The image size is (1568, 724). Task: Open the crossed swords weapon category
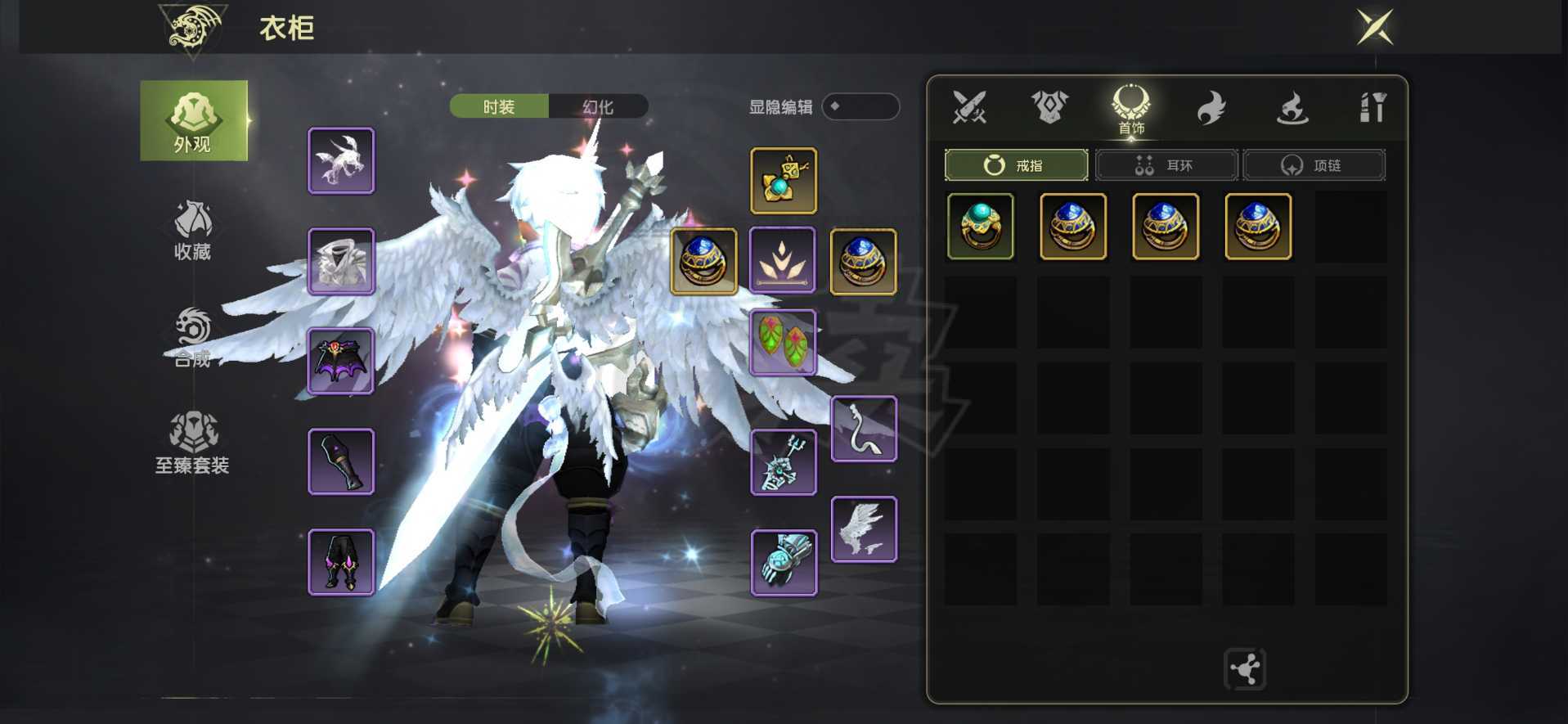coord(969,107)
